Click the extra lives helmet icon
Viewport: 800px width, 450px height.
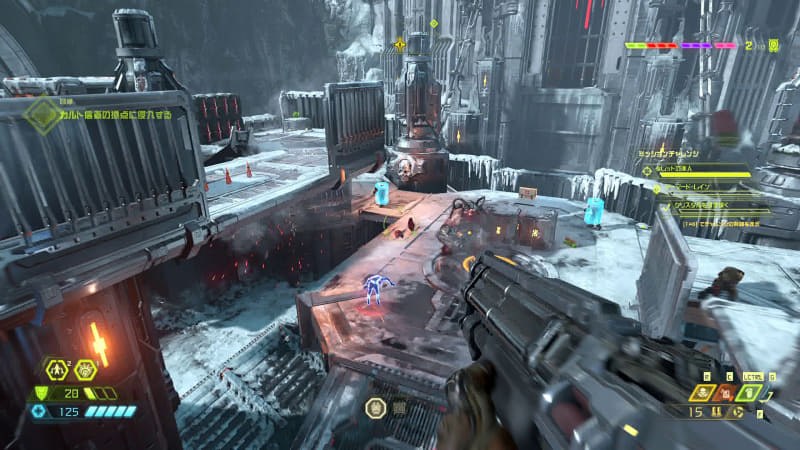(774, 45)
